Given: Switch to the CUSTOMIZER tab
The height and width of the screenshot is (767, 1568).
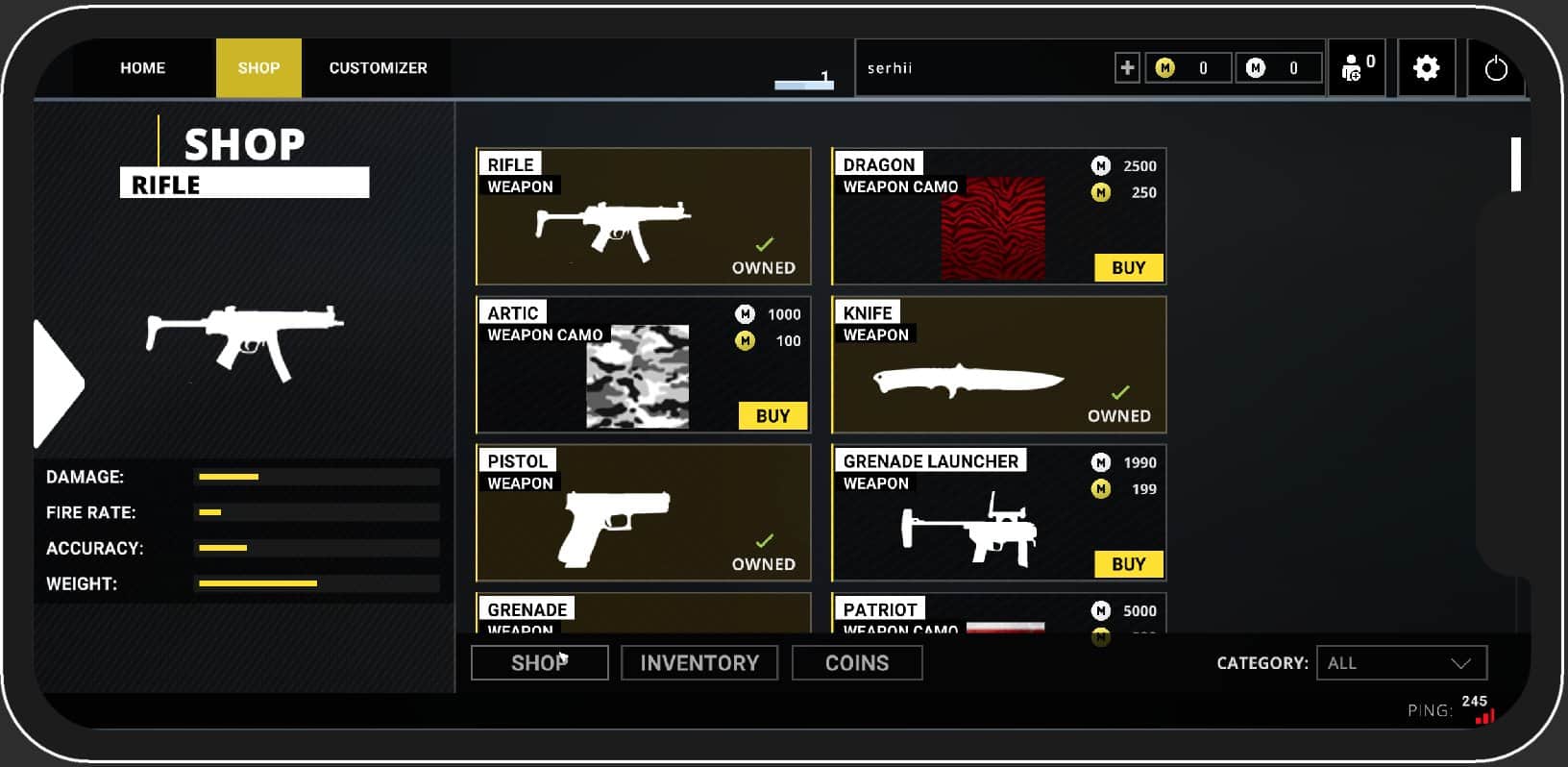Looking at the screenshot, I should coord(378,68).
